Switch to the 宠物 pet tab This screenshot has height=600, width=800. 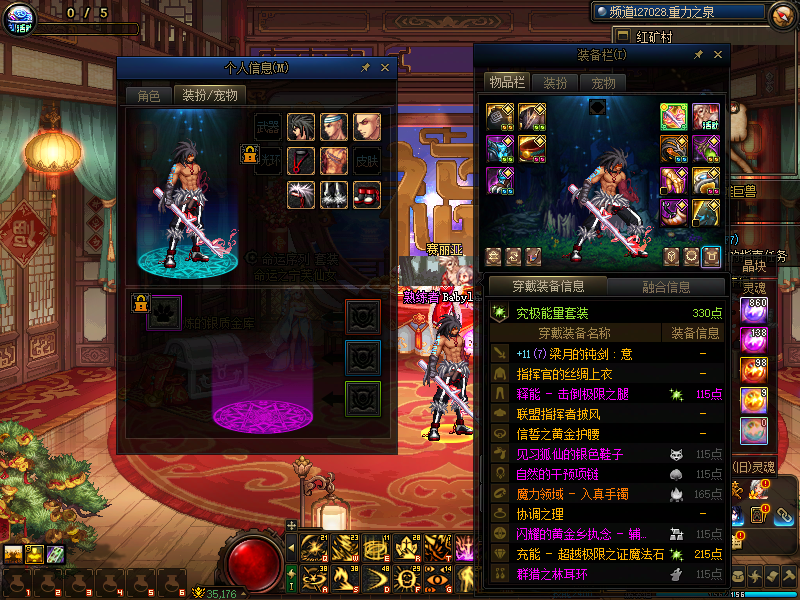coord(603,83)
